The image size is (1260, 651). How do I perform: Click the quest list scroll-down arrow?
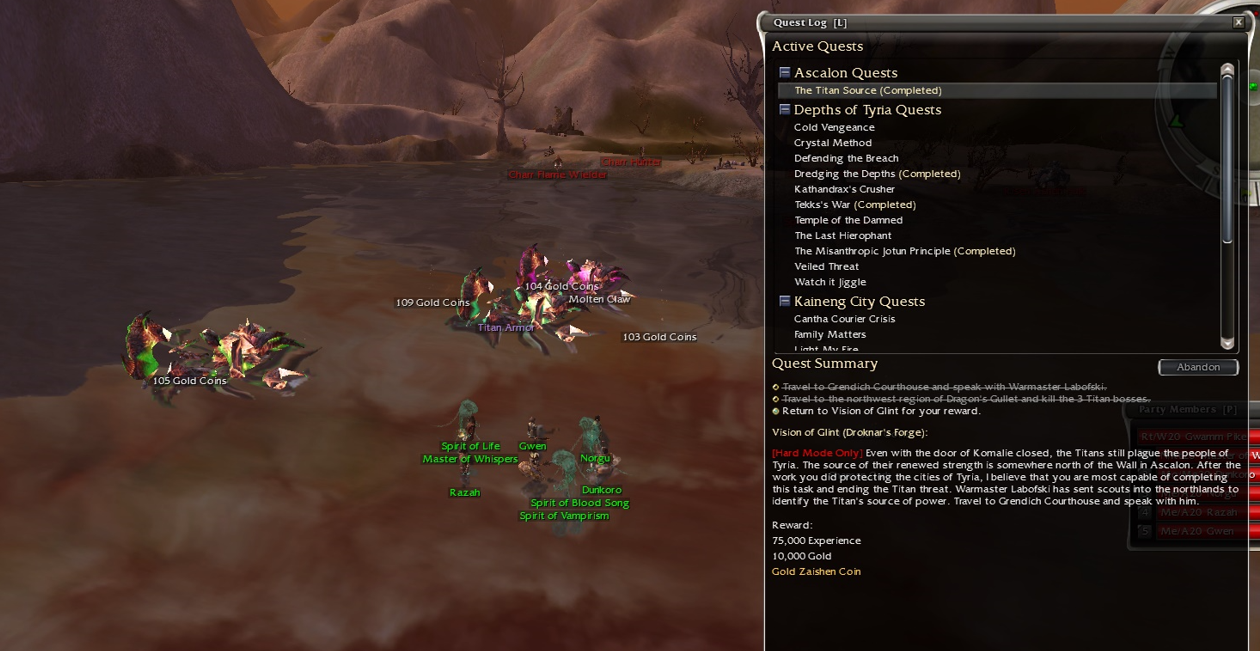tap(1227, 343)
